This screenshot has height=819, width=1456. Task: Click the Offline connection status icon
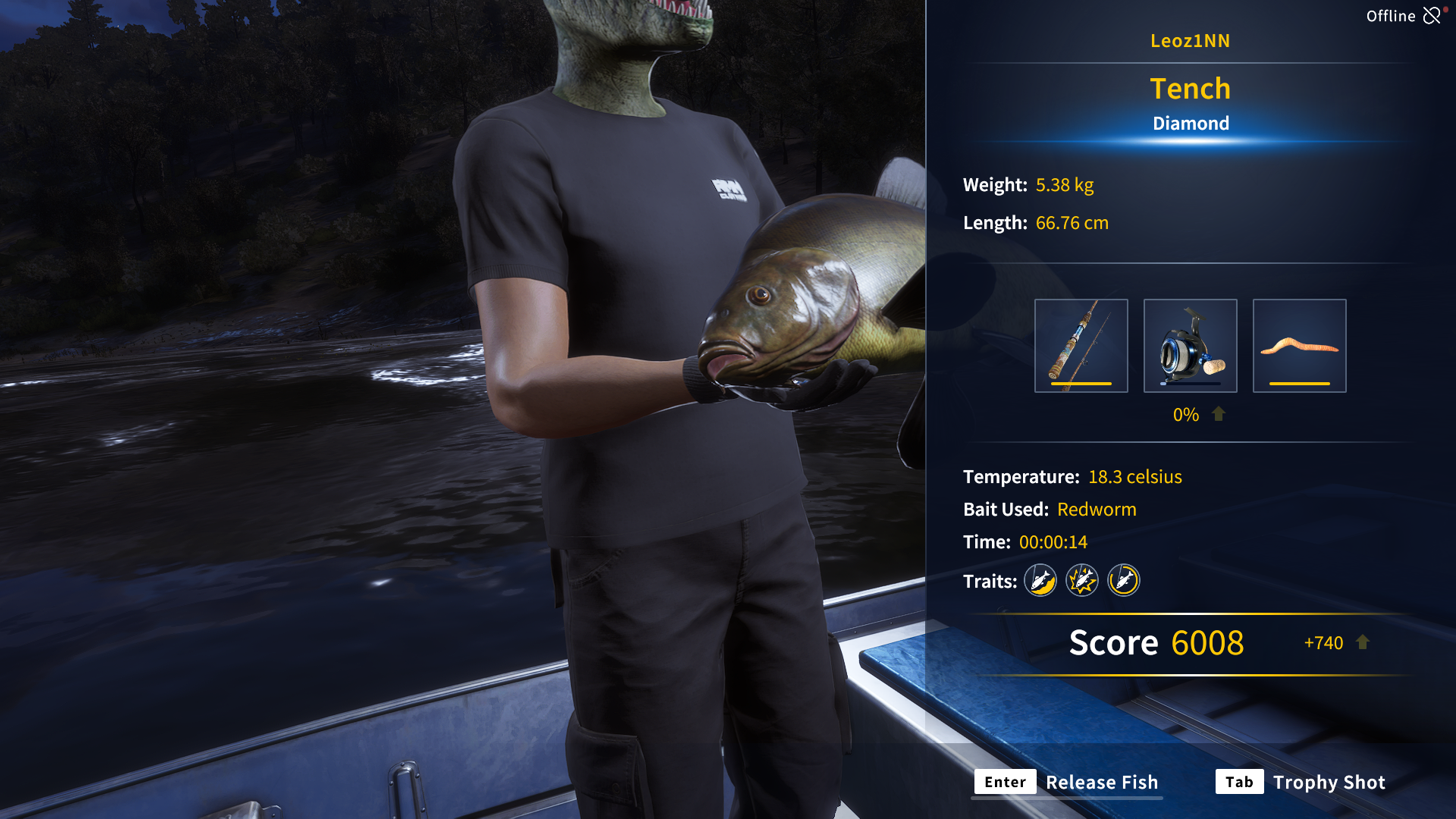(1431, 16)
